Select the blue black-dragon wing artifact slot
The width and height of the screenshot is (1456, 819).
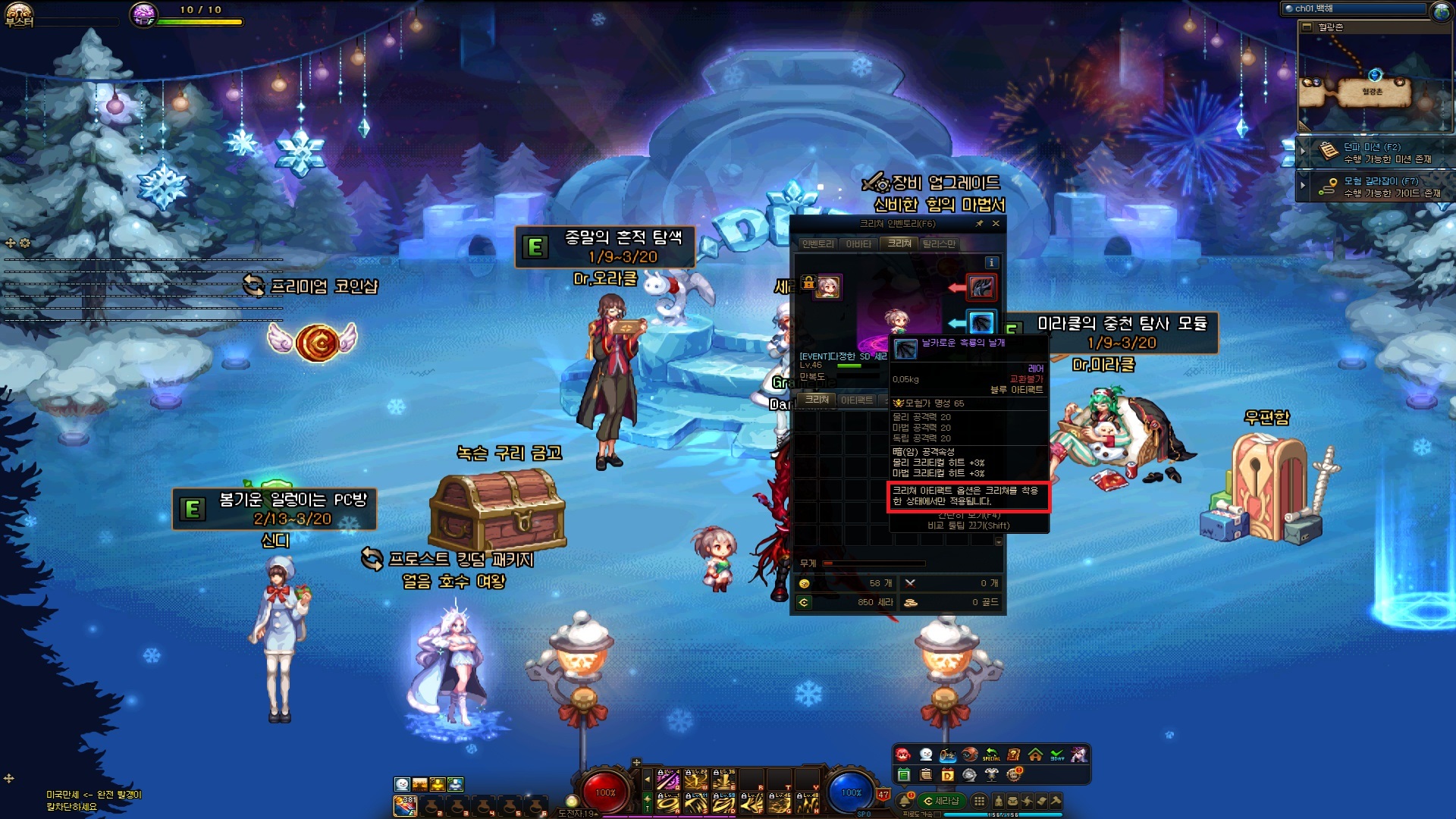(981, 322)
